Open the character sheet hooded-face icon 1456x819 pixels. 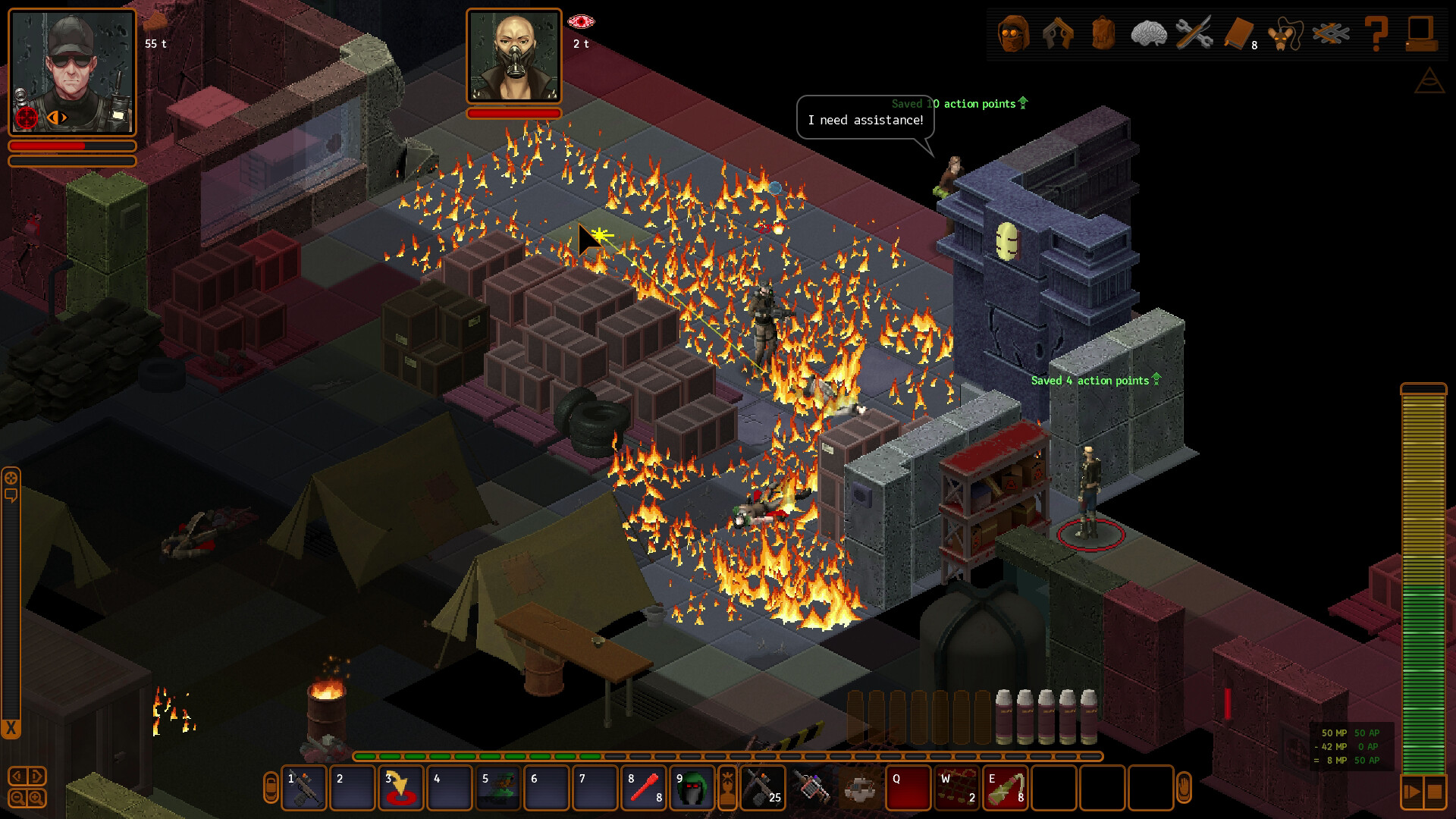[1013, 33]
